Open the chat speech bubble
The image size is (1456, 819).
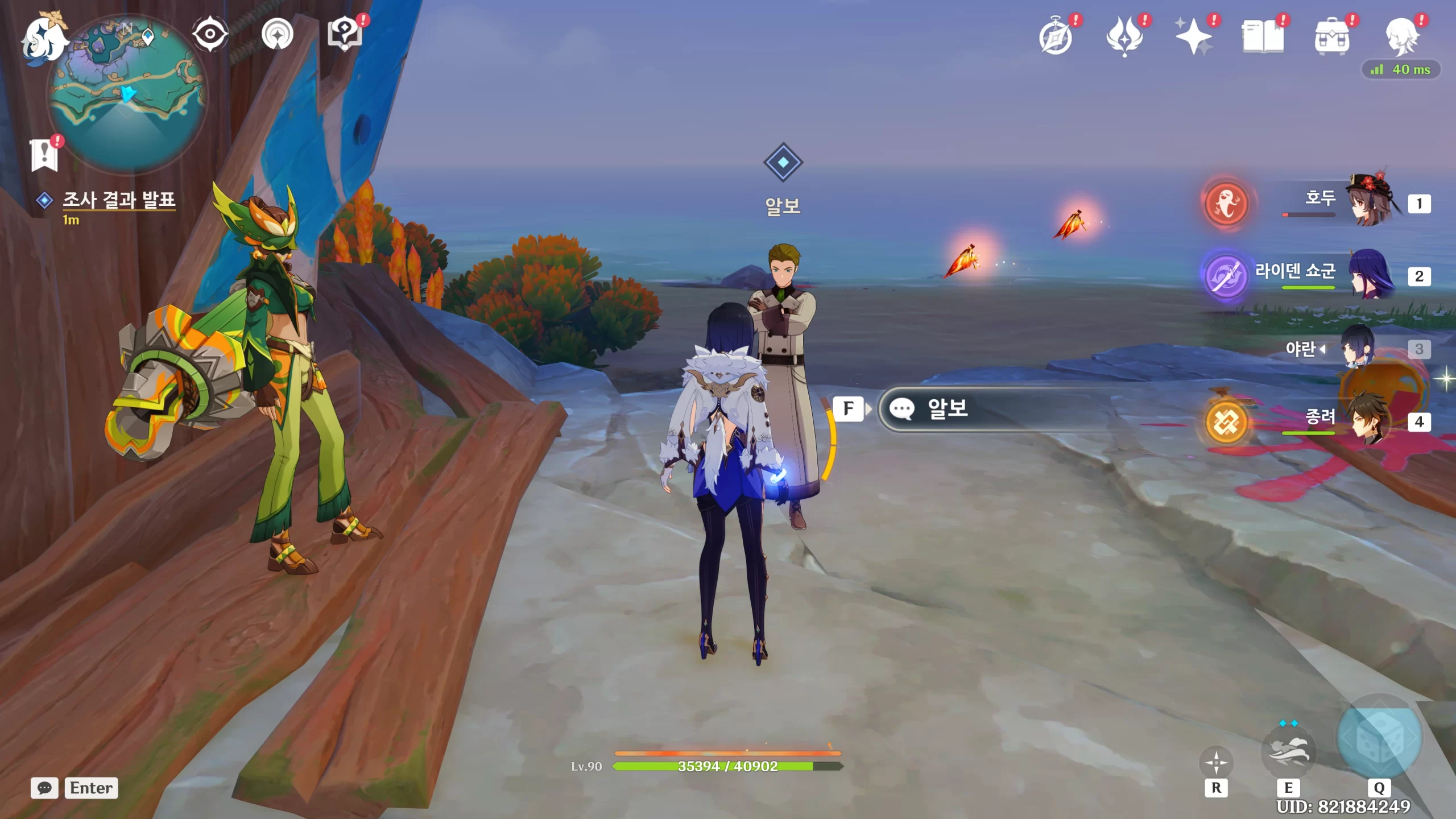coord(44,788)
